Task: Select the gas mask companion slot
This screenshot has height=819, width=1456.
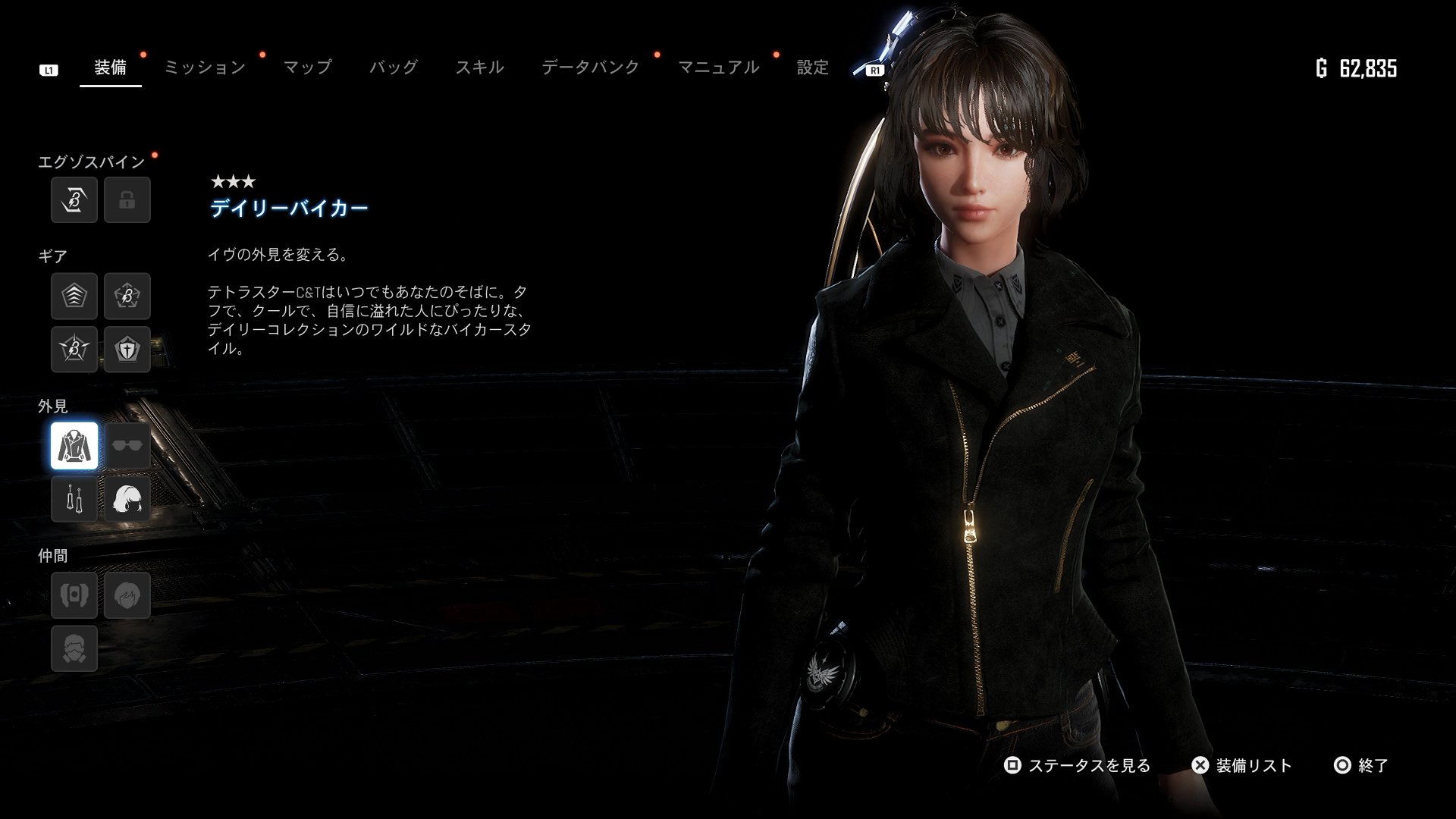Action: (74, 648)
